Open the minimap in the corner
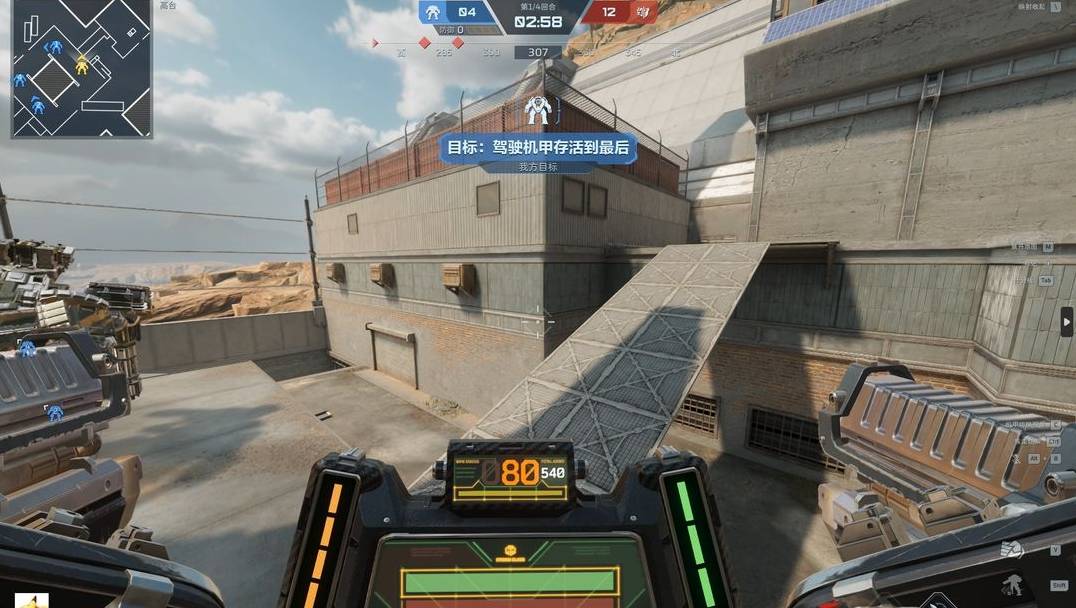This screenshot has width=1076, height=608. pos(81,68)
